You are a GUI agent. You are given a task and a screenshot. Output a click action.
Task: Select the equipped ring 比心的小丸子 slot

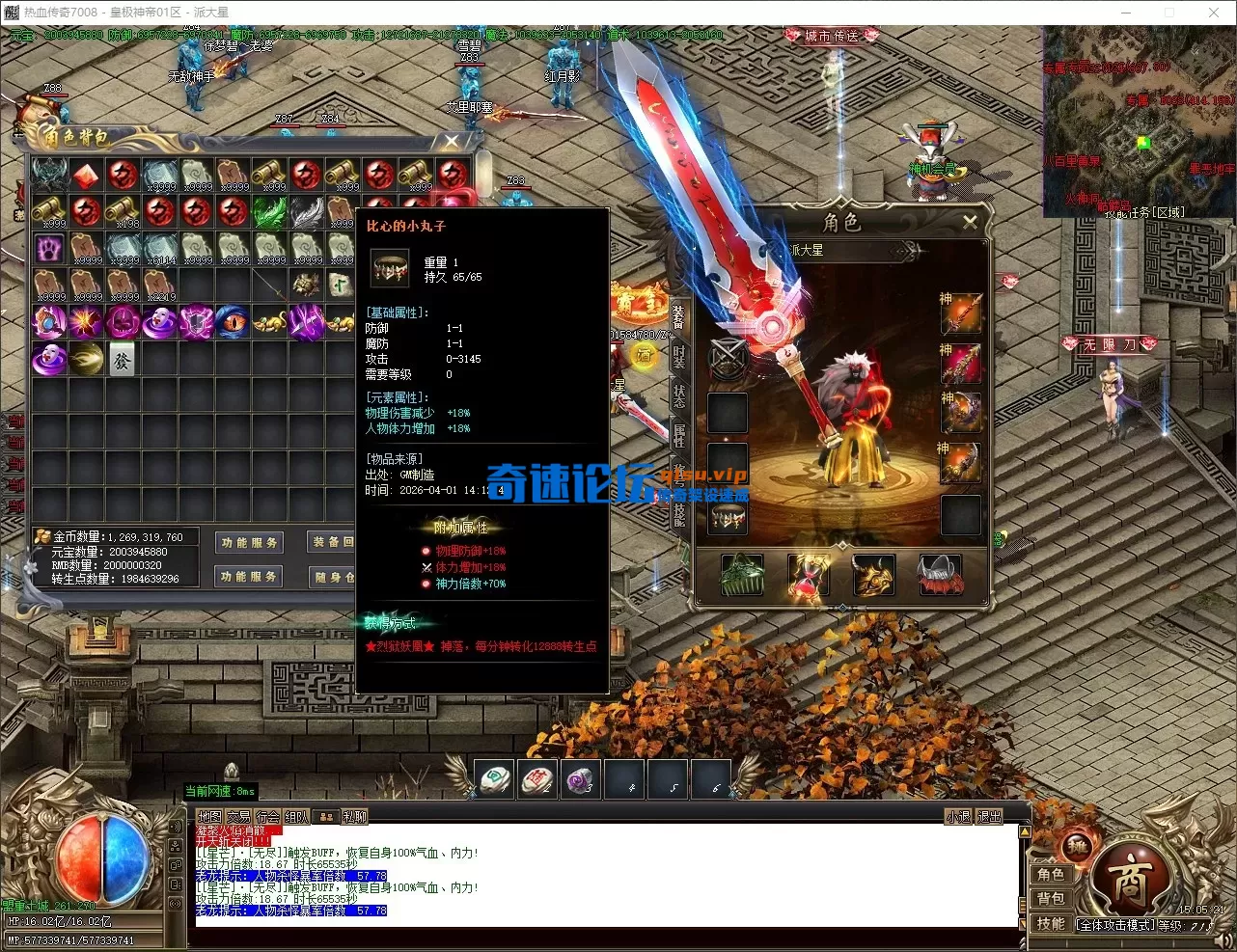[728, 517]
